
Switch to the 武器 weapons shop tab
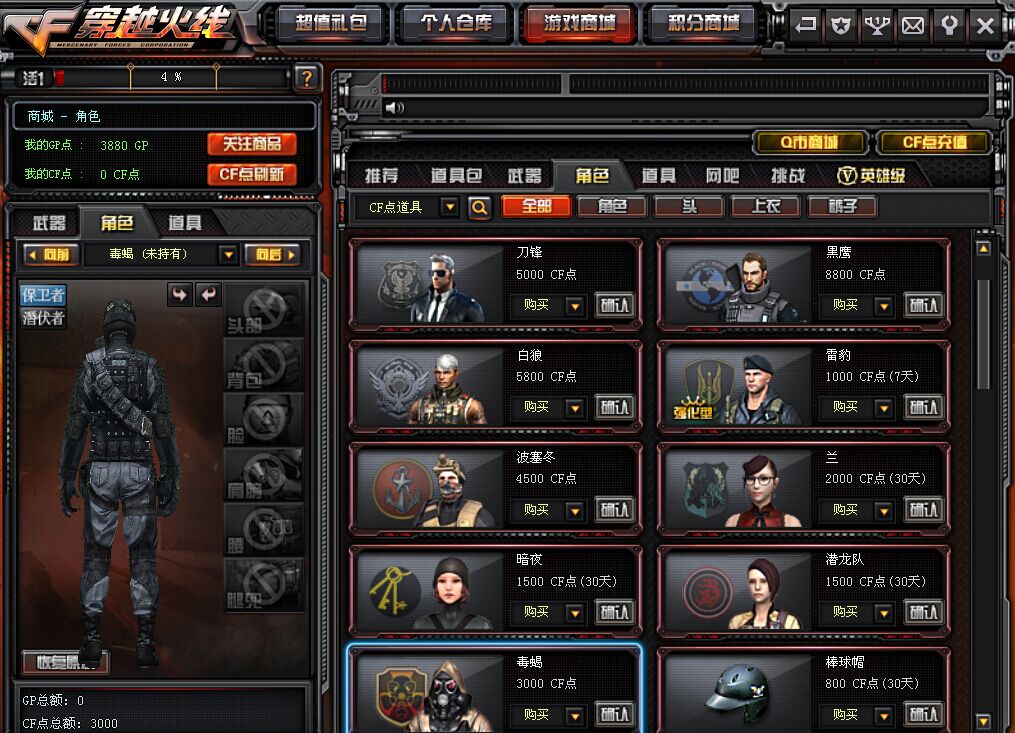click(524, 176)
